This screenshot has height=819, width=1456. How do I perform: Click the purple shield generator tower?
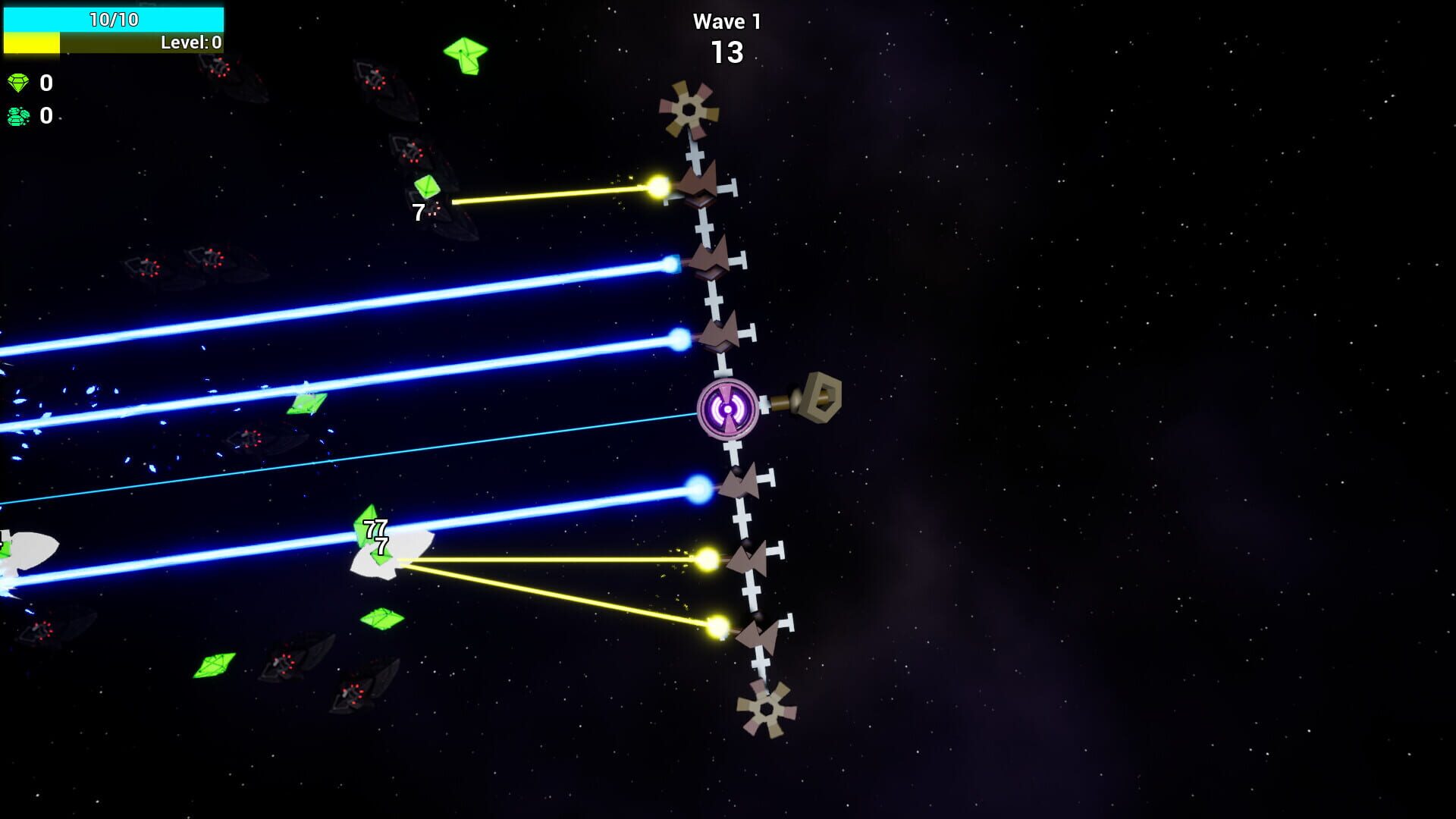[727, 407]
